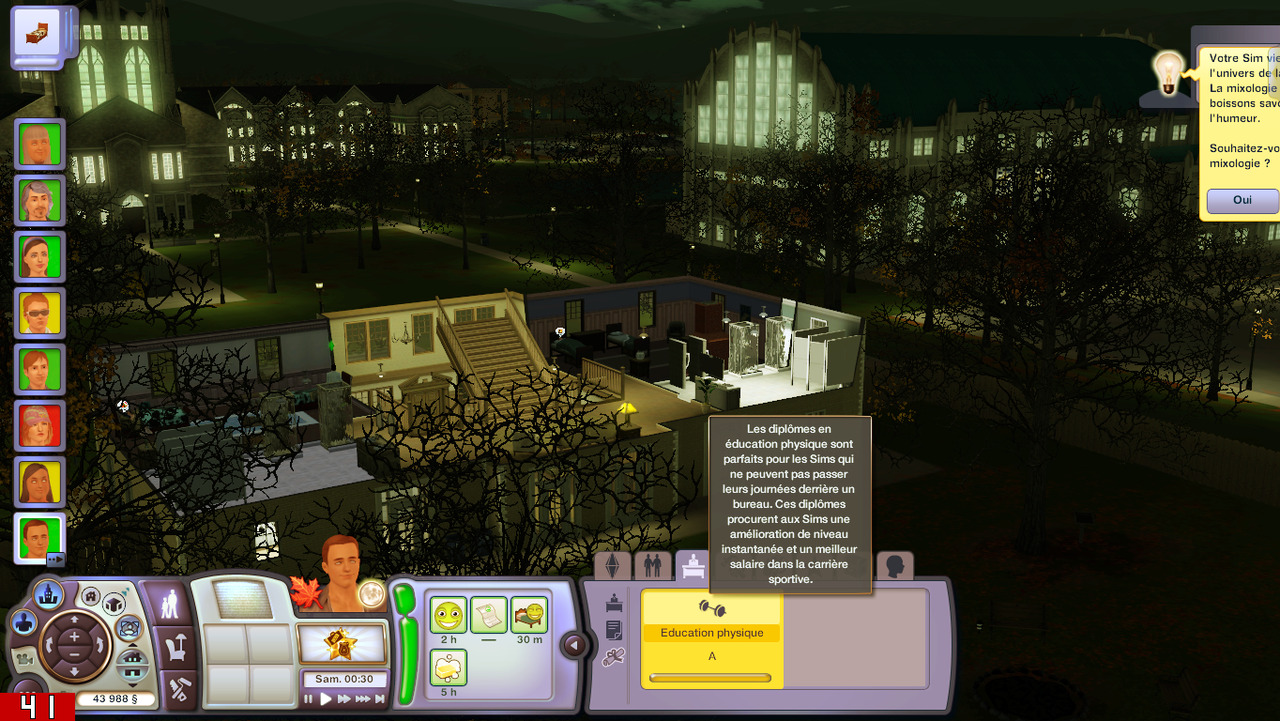Select the bald Sim portrait
Image resolution: width=1280 pixels, height=721 pixels.
[x=40, y=145]
